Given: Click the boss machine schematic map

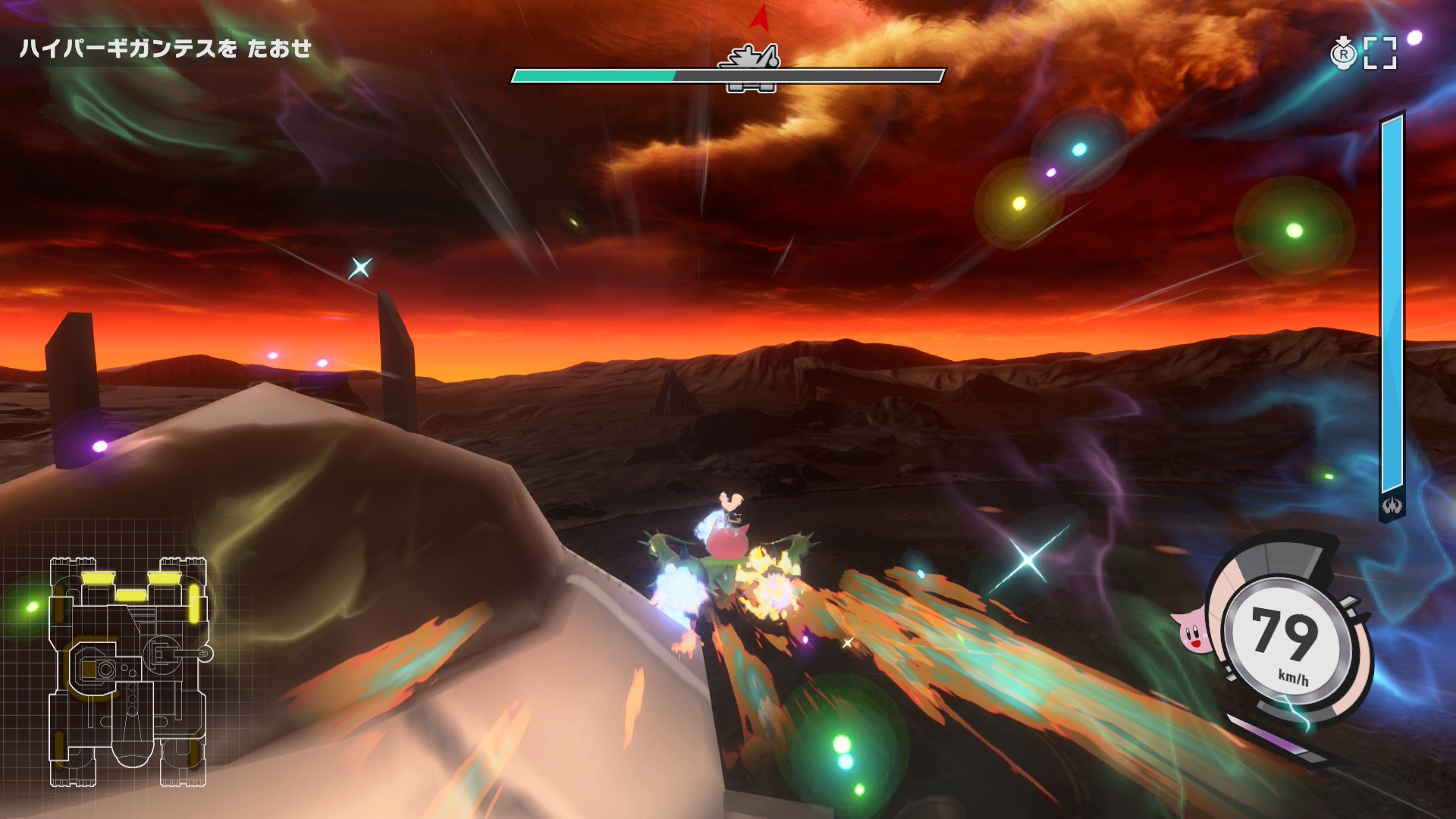Looking at the screenshot, I should point(128,672).
